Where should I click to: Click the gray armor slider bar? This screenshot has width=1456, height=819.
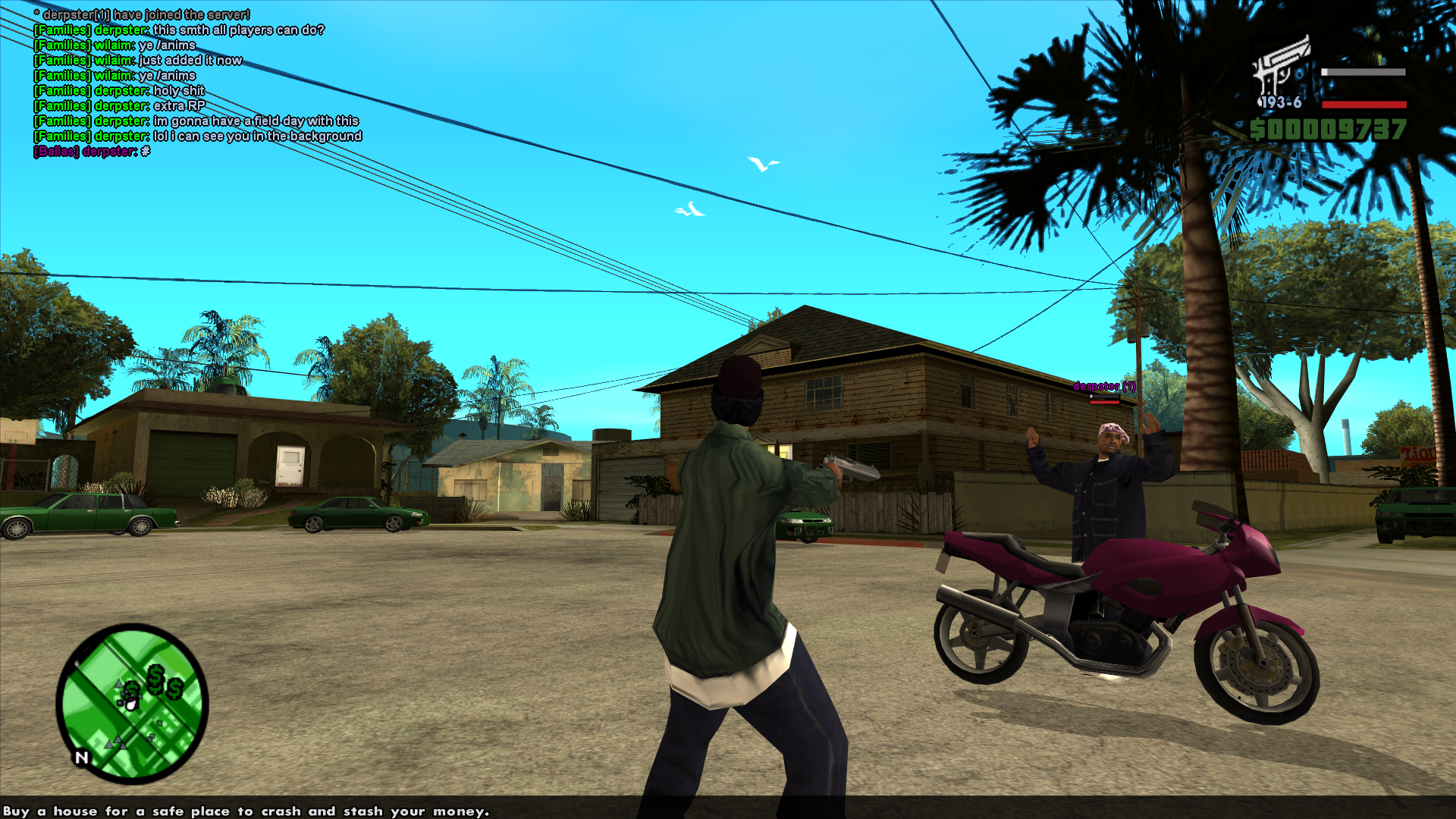1363,72
